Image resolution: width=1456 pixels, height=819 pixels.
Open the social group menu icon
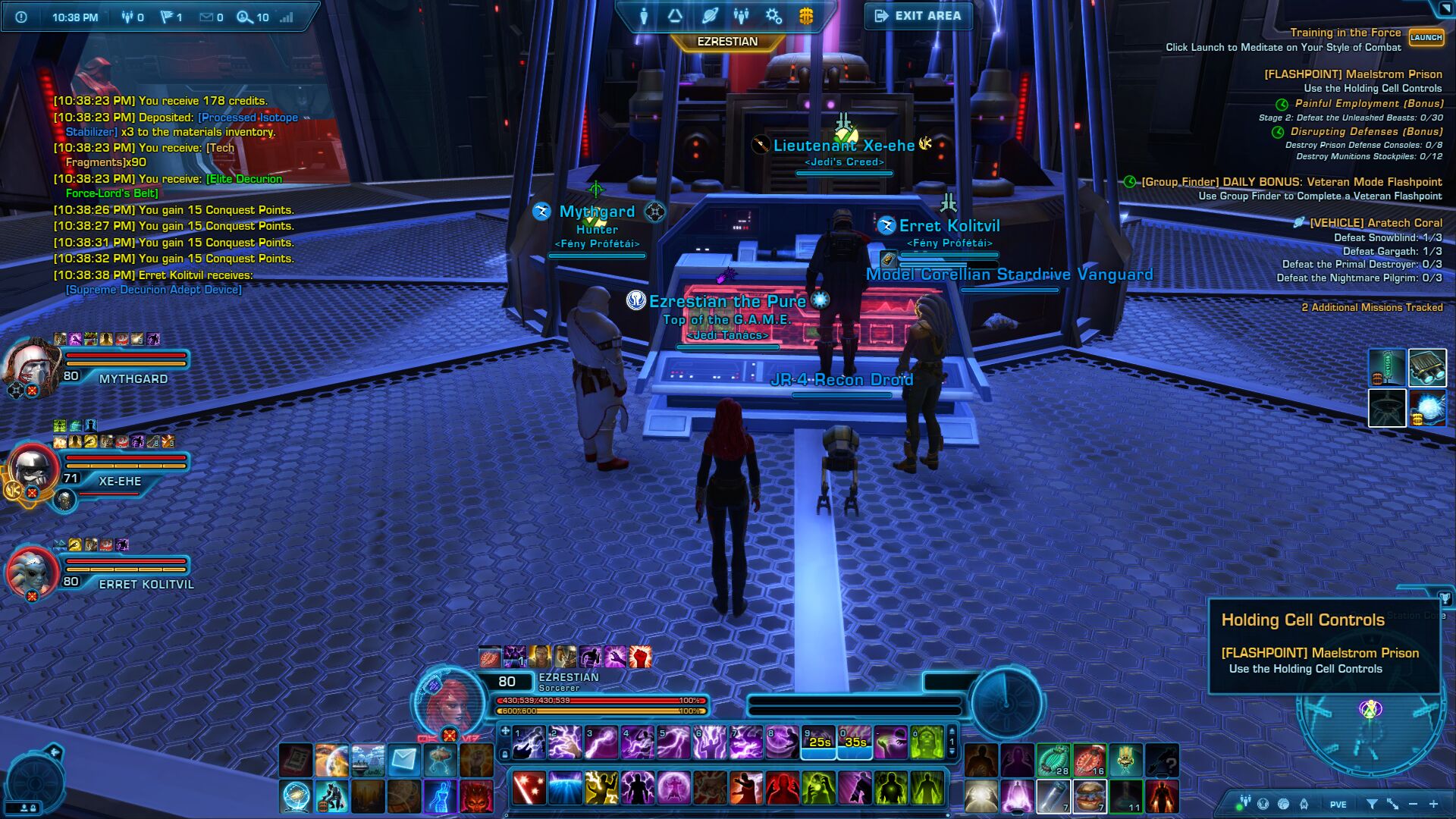pos(741,16)
